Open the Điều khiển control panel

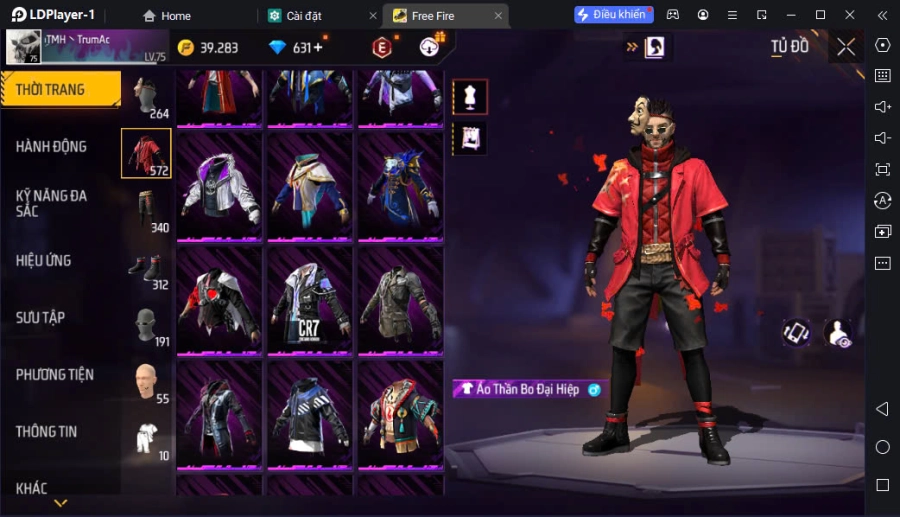click(x=612, y=15)
